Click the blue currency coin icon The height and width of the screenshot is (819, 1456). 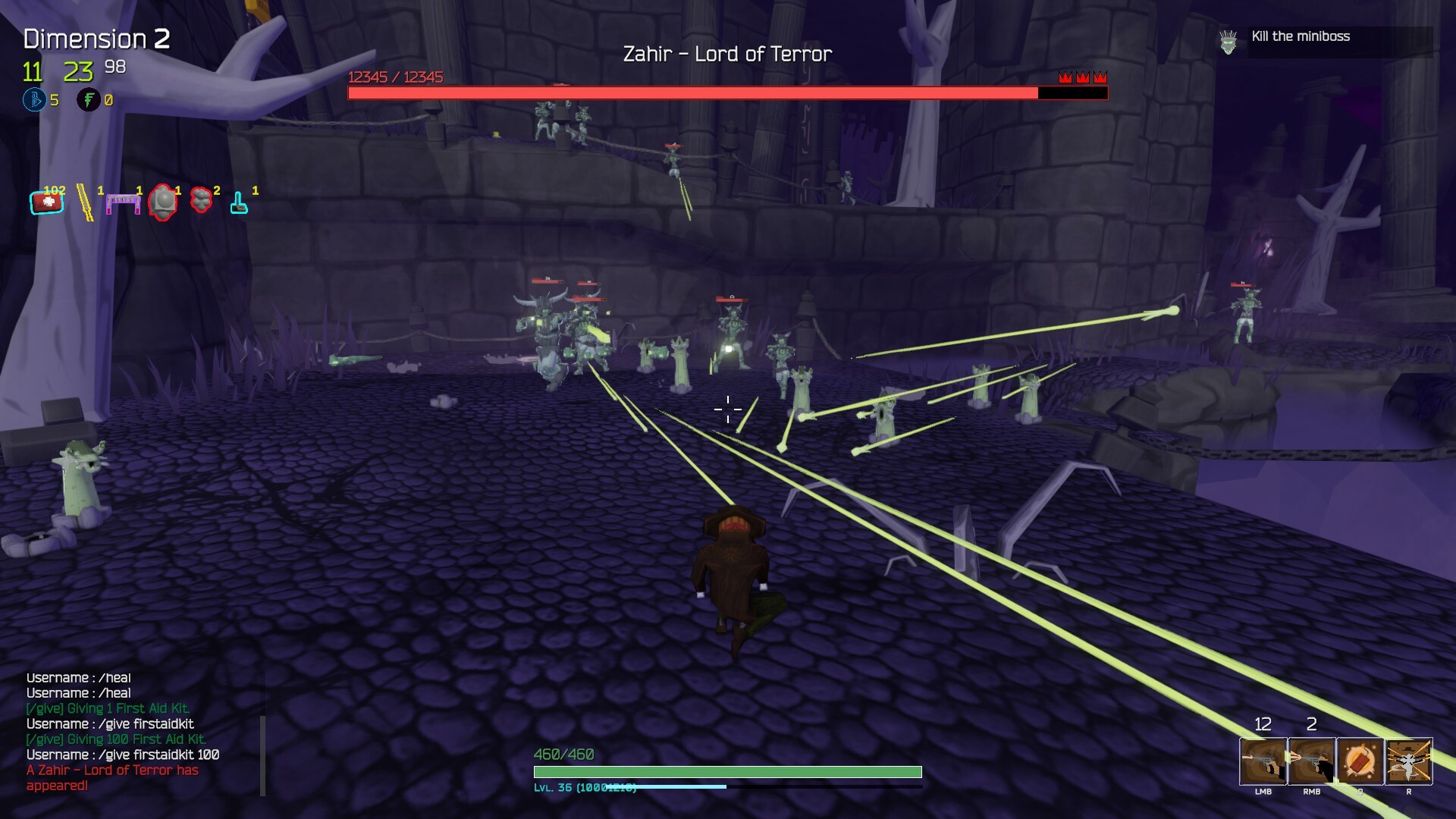[x=33, y=99]
